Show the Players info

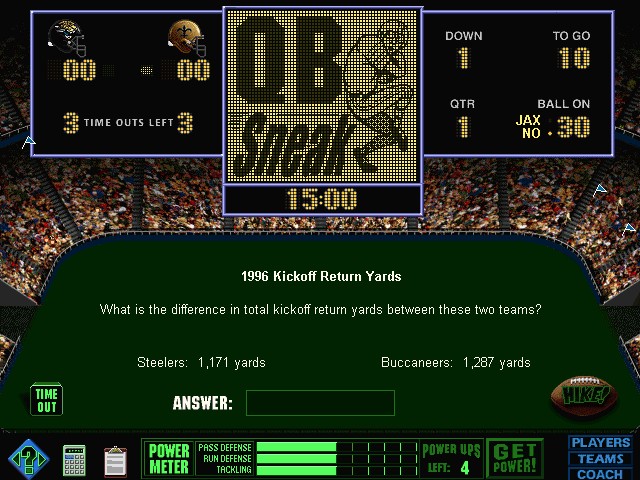point(600,443)
